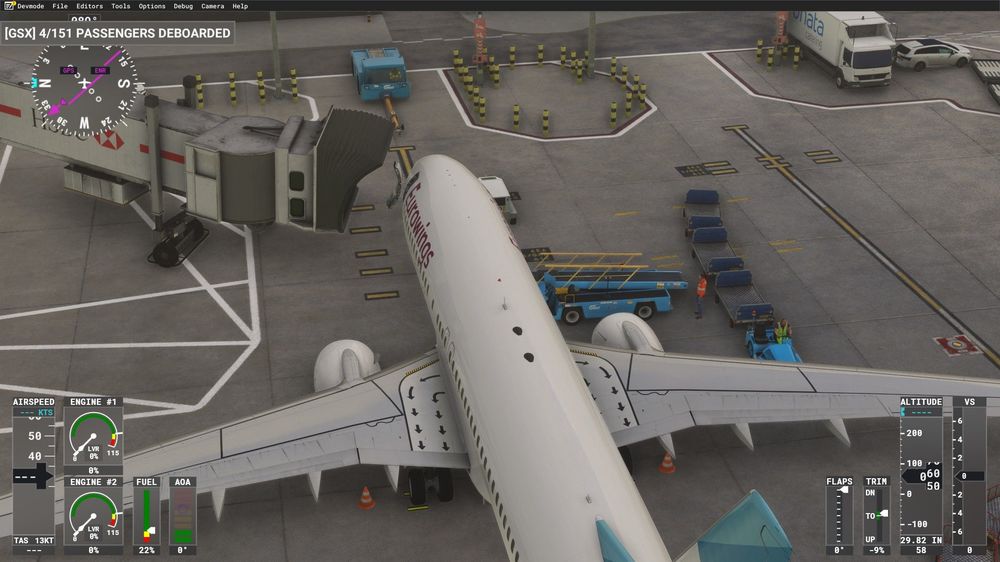This screenshot has width=1000, height=562.
Task: Open the Editors menu
Action: click(90, 6)
